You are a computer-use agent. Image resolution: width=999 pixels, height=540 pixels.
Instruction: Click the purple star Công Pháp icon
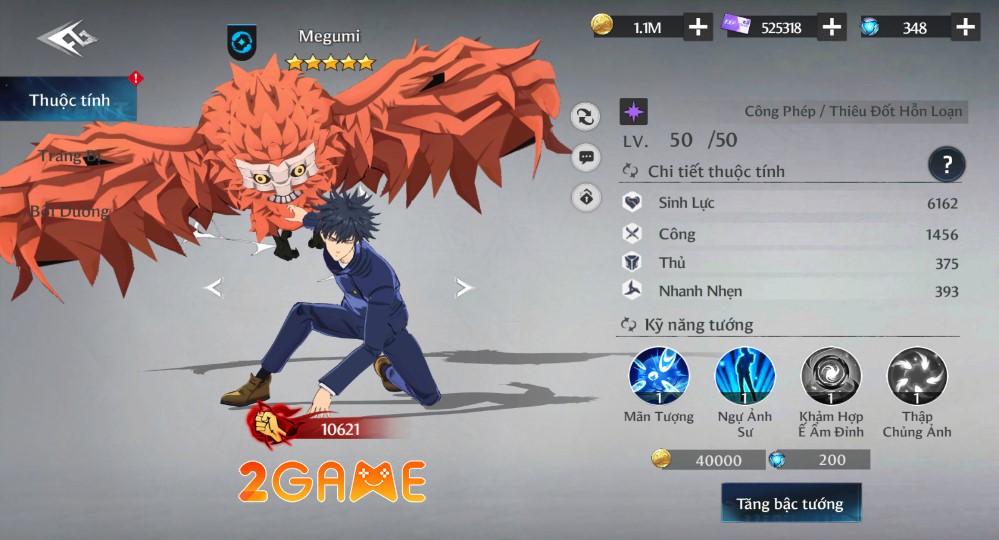(x=633, y=111)
